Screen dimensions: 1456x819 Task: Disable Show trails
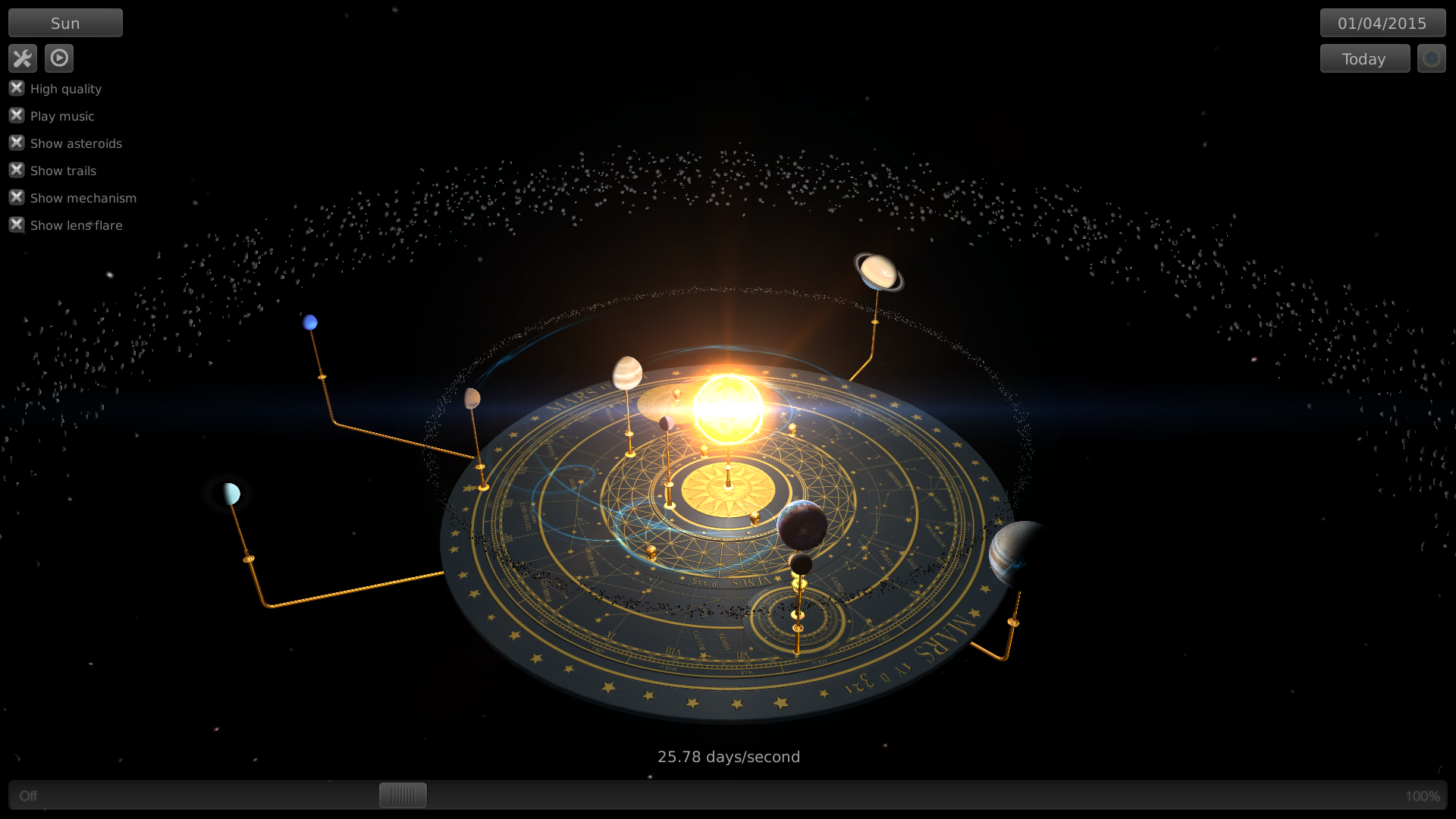[x=17, y=169]
